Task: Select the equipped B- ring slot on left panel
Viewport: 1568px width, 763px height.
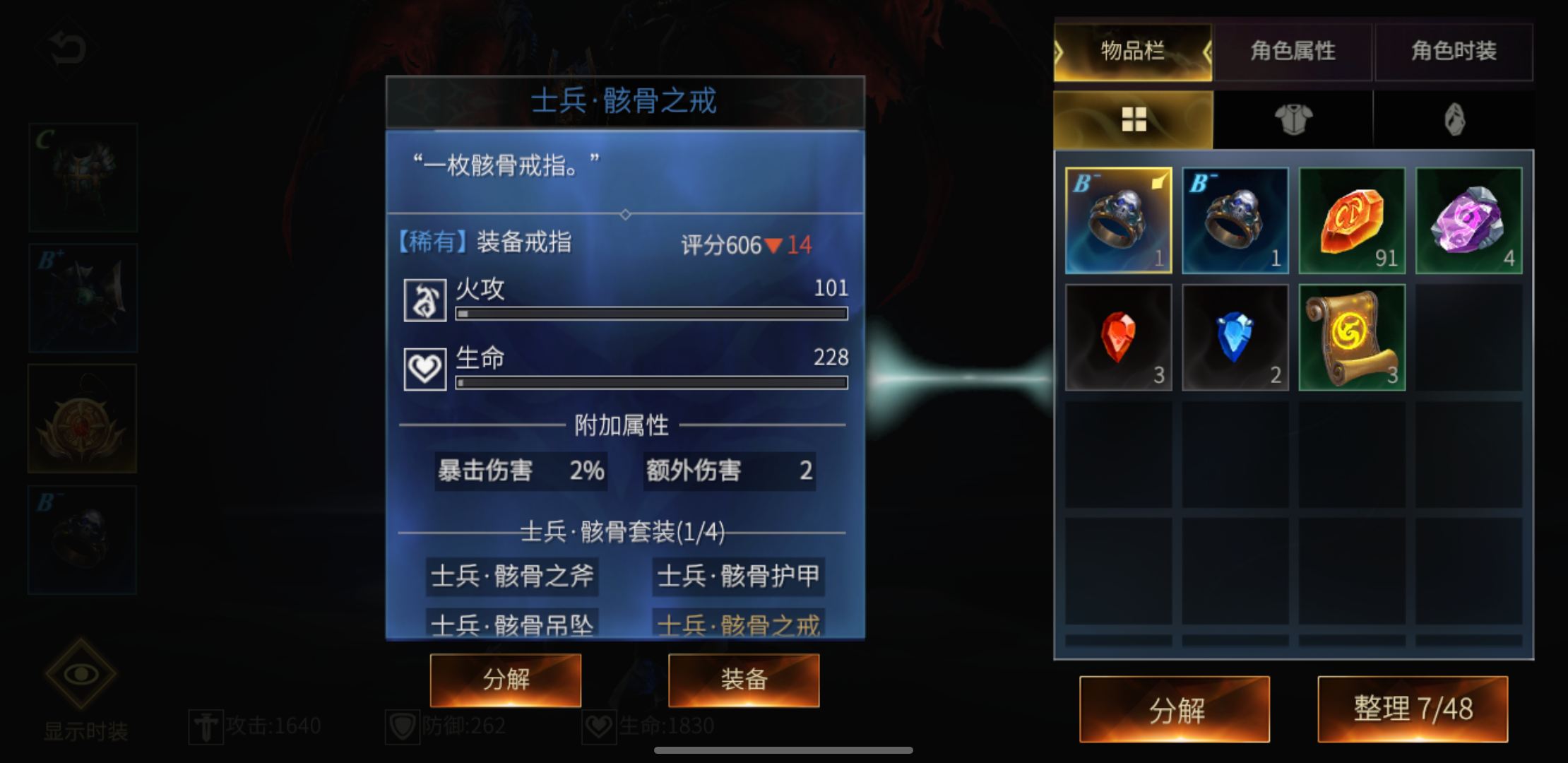Action: (x=81, y=539)
